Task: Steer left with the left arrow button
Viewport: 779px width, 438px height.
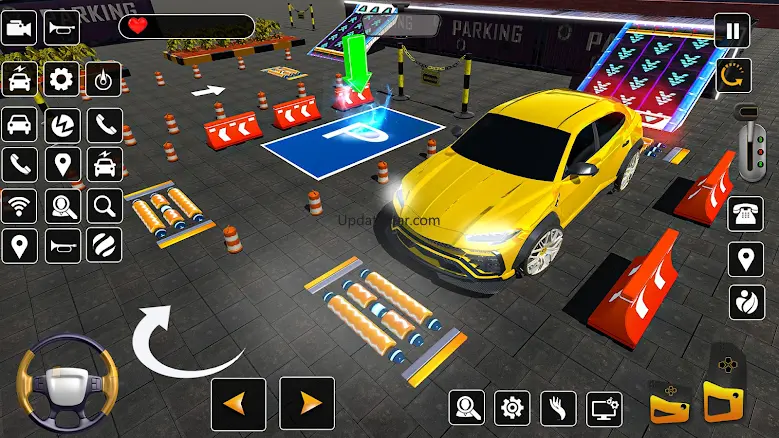Action: point(238,404)
